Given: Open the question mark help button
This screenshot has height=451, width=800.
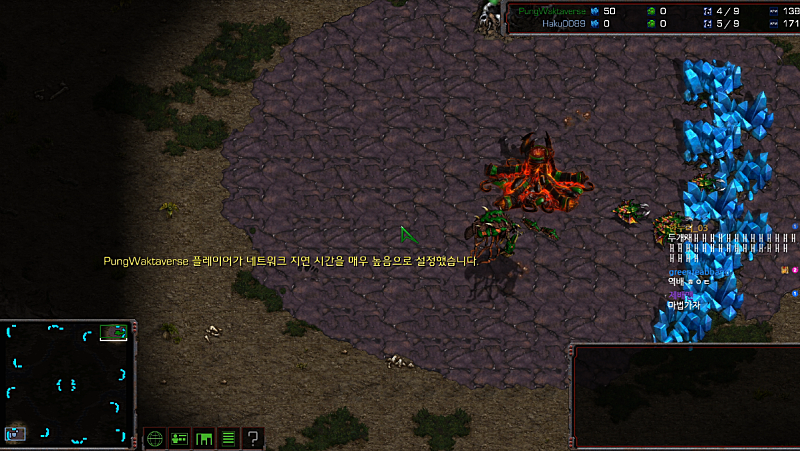Looking at the screenshot, I should 254,438.
